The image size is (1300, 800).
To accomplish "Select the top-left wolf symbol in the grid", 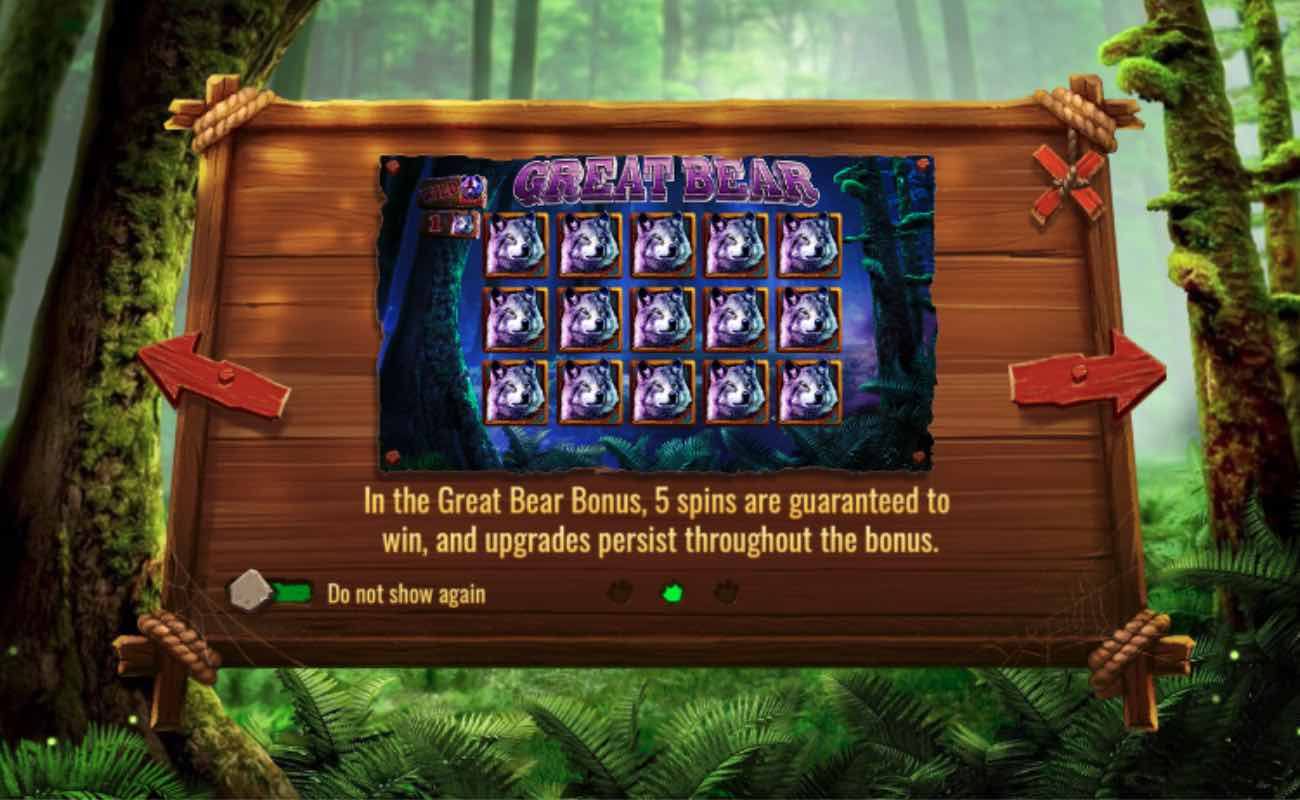I will [x=516, y=244].
